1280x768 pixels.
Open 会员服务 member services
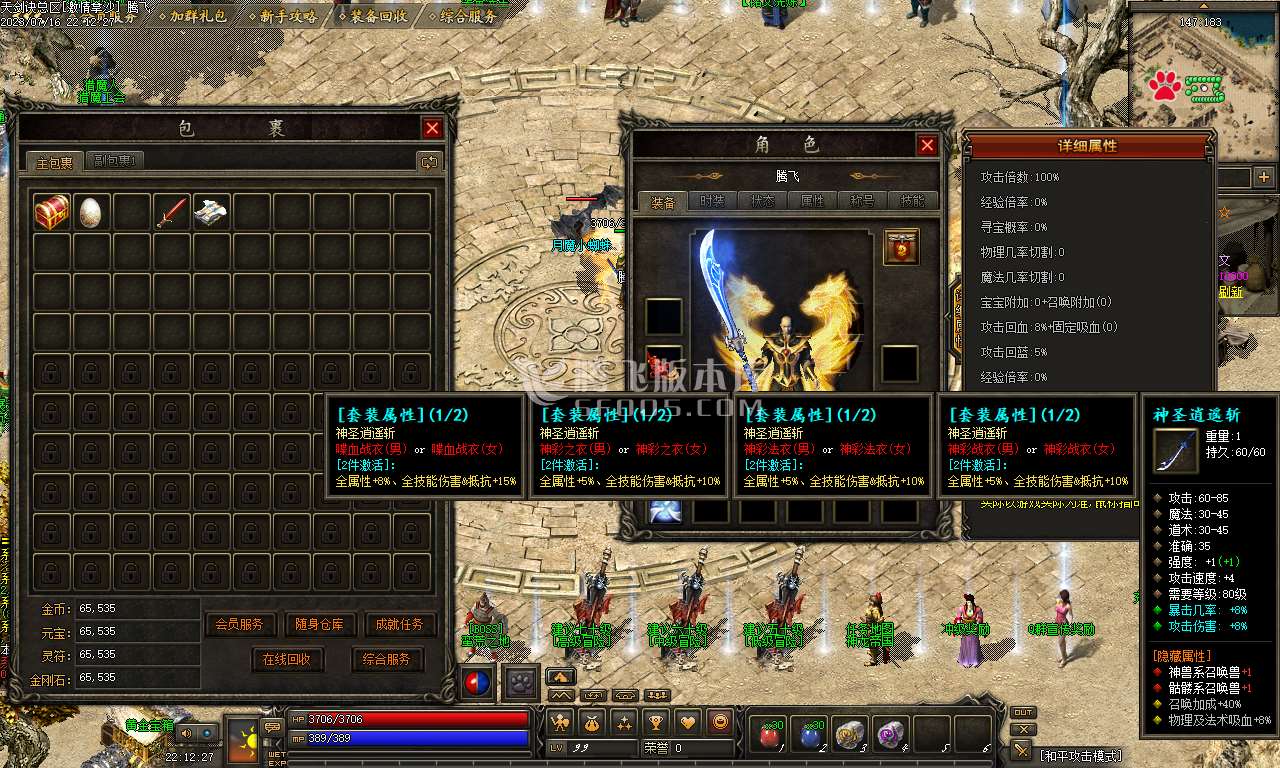click(x=240, y=624)
